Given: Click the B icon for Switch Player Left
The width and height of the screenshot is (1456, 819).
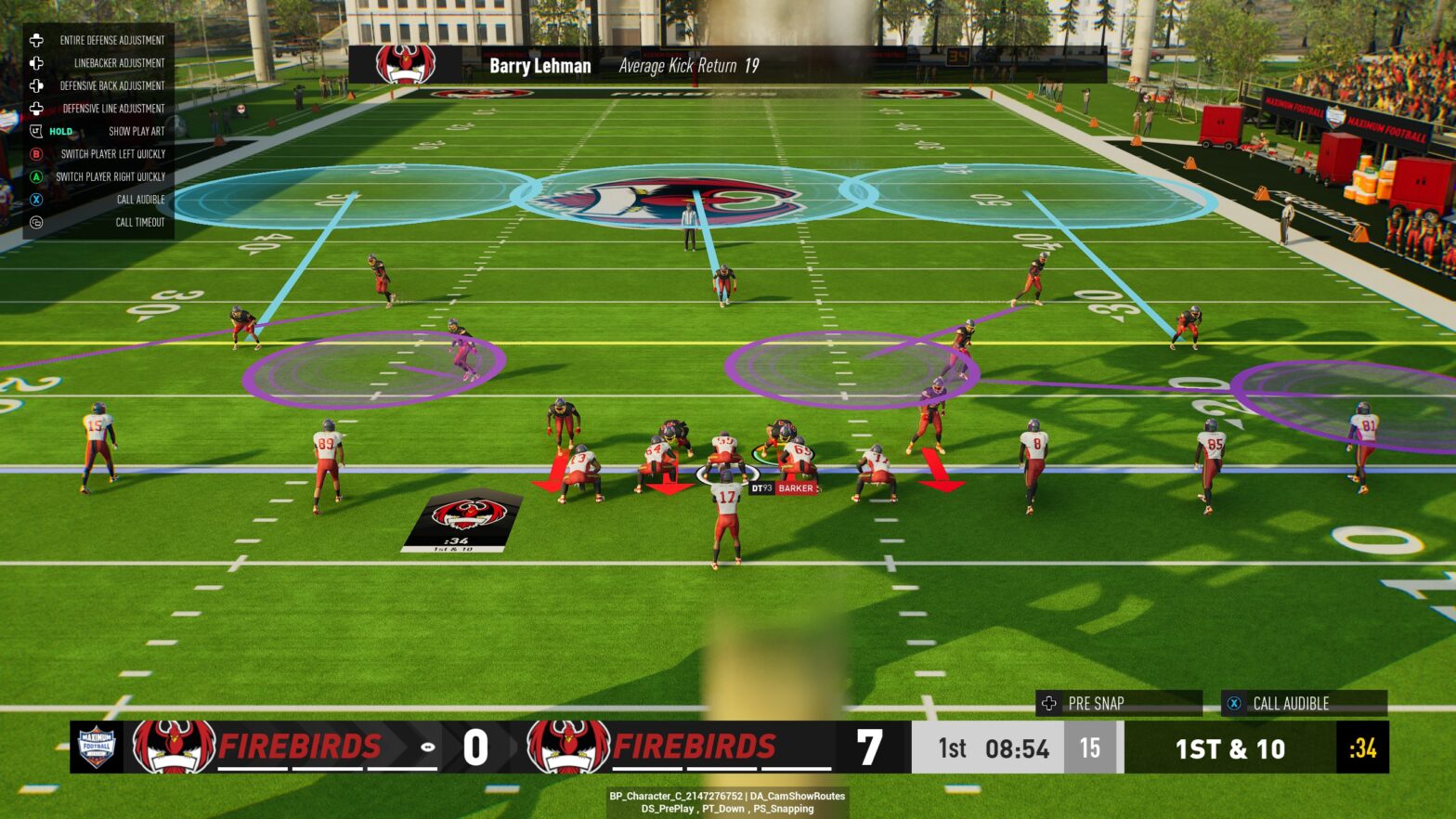Looking at the screenshot, I should pos(37,153).
